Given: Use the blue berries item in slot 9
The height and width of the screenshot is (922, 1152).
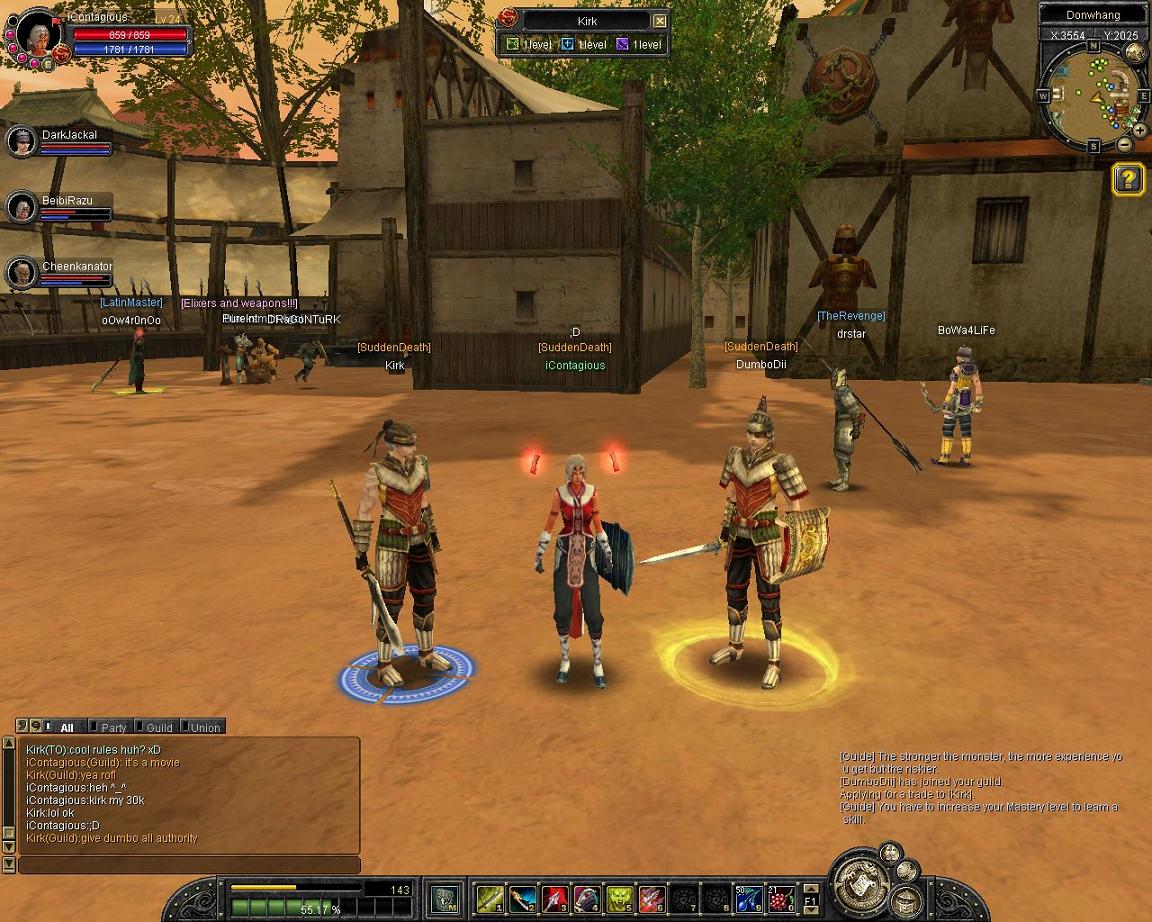Looking at the screenshot, I should click(x=749, y=899).
